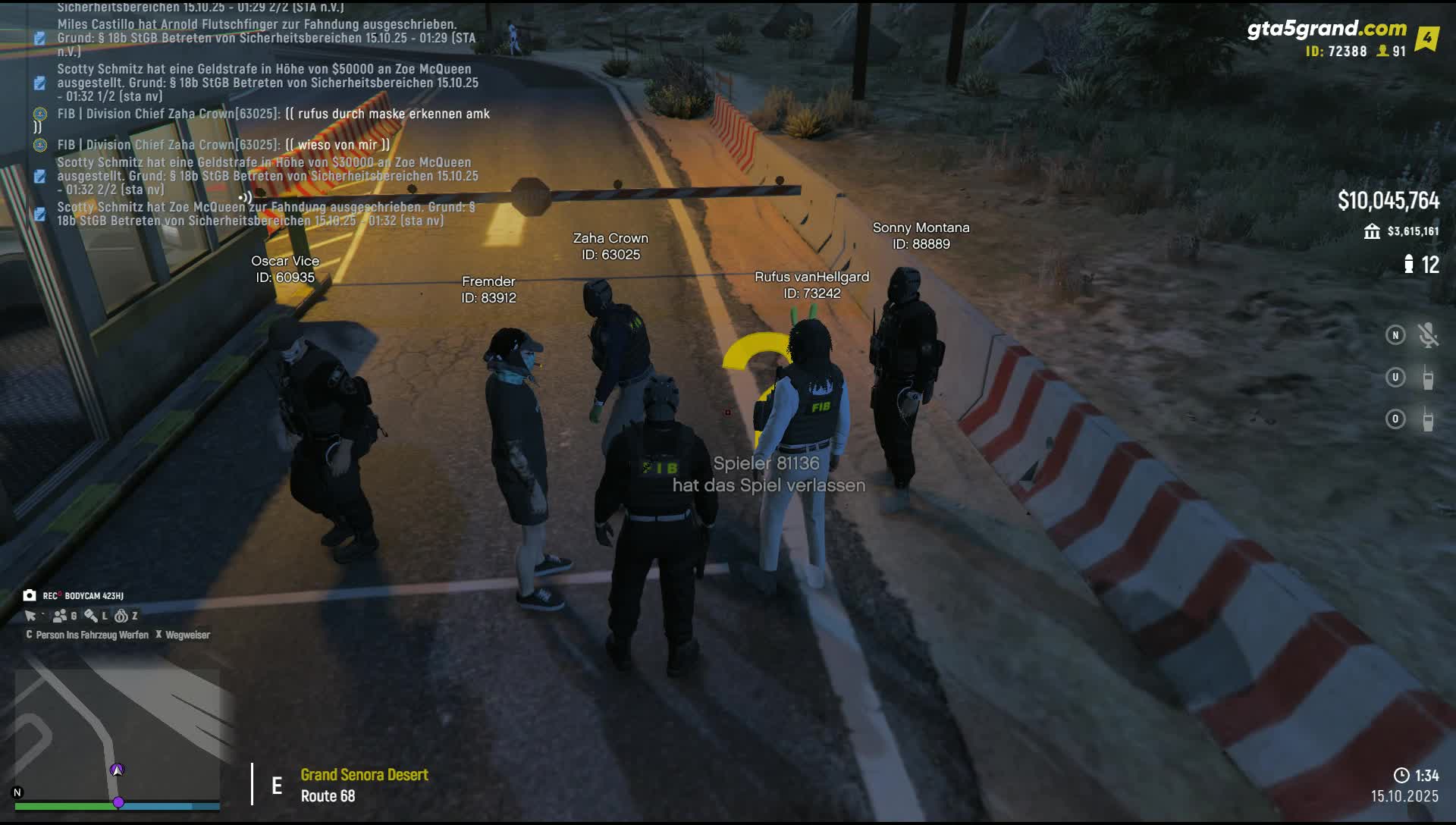
Task: Click the $30000 fine notice for Zoe McQueen
Action: [267, 176]
